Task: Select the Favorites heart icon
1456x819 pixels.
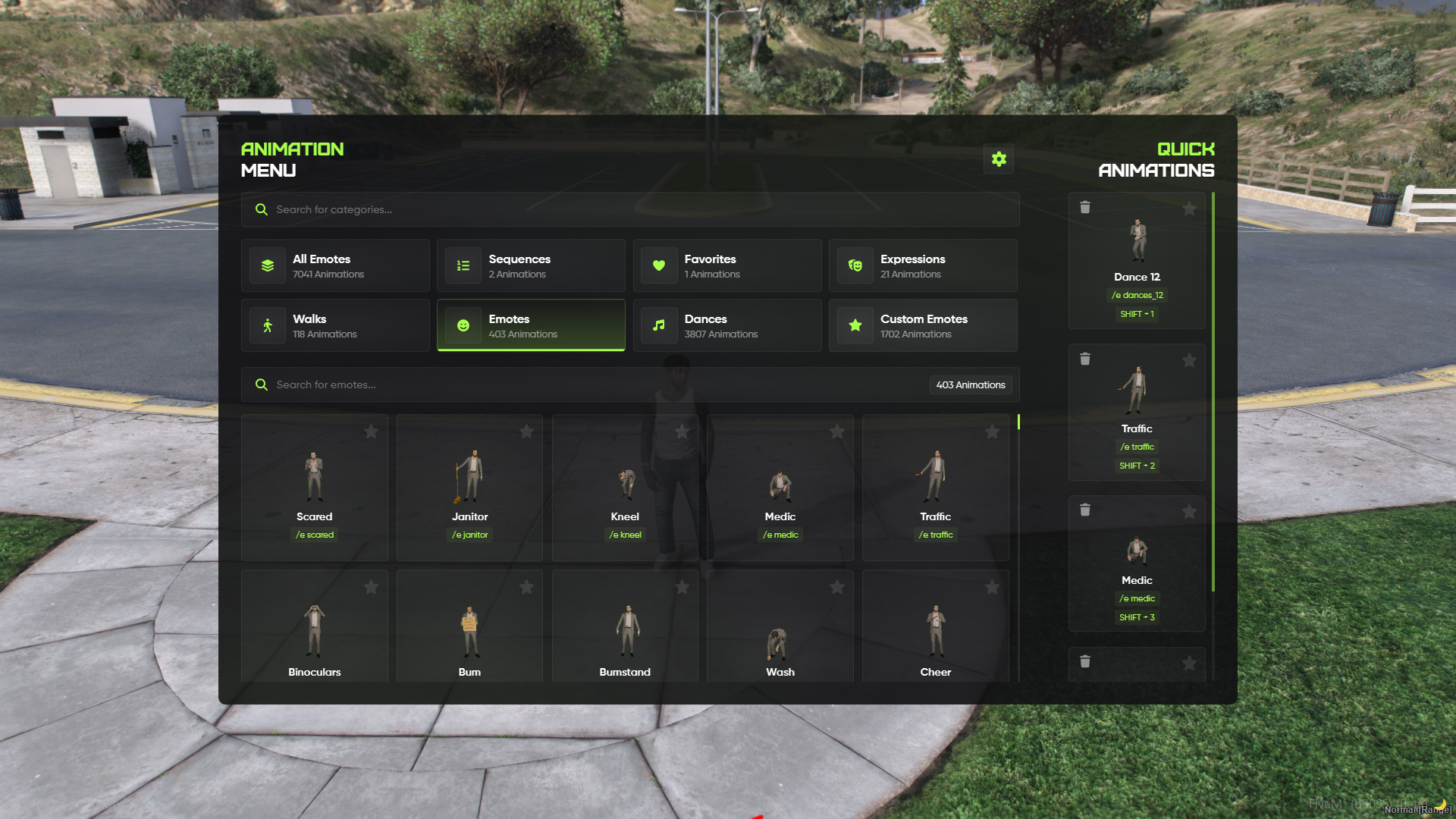Action: (659, 265)
